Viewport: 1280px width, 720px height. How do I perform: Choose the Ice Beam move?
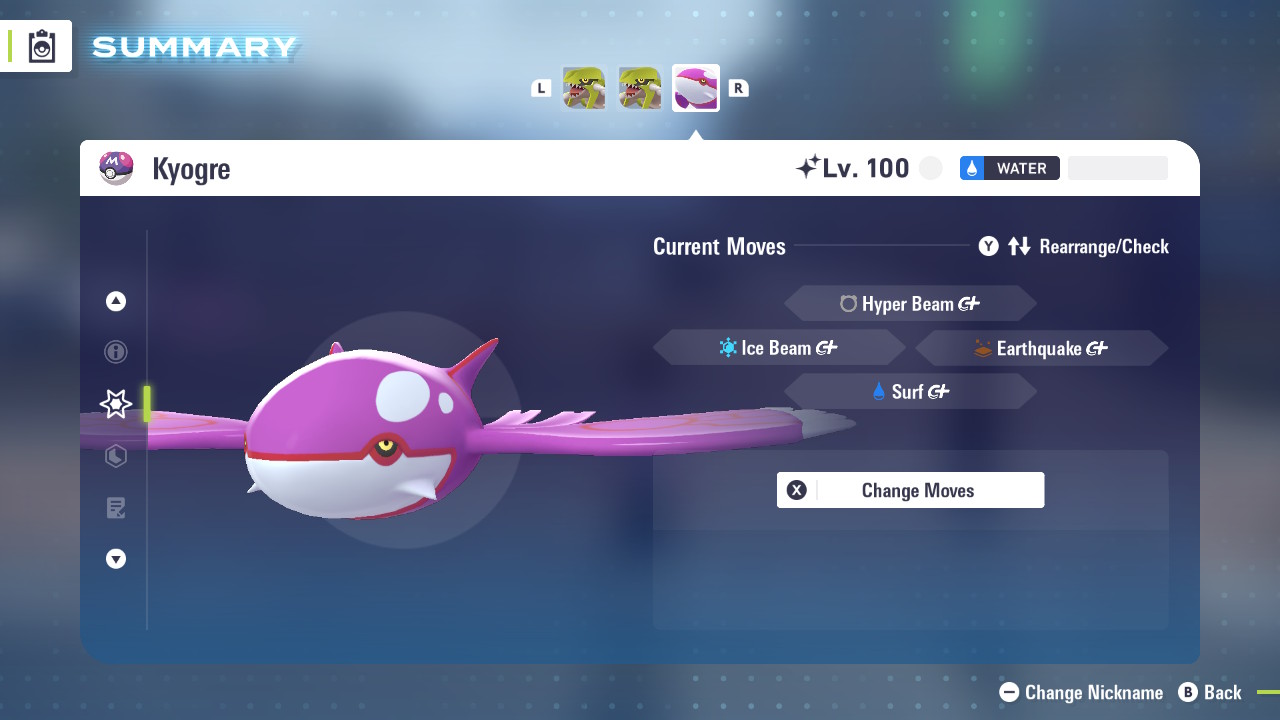[x=779, y=348]
